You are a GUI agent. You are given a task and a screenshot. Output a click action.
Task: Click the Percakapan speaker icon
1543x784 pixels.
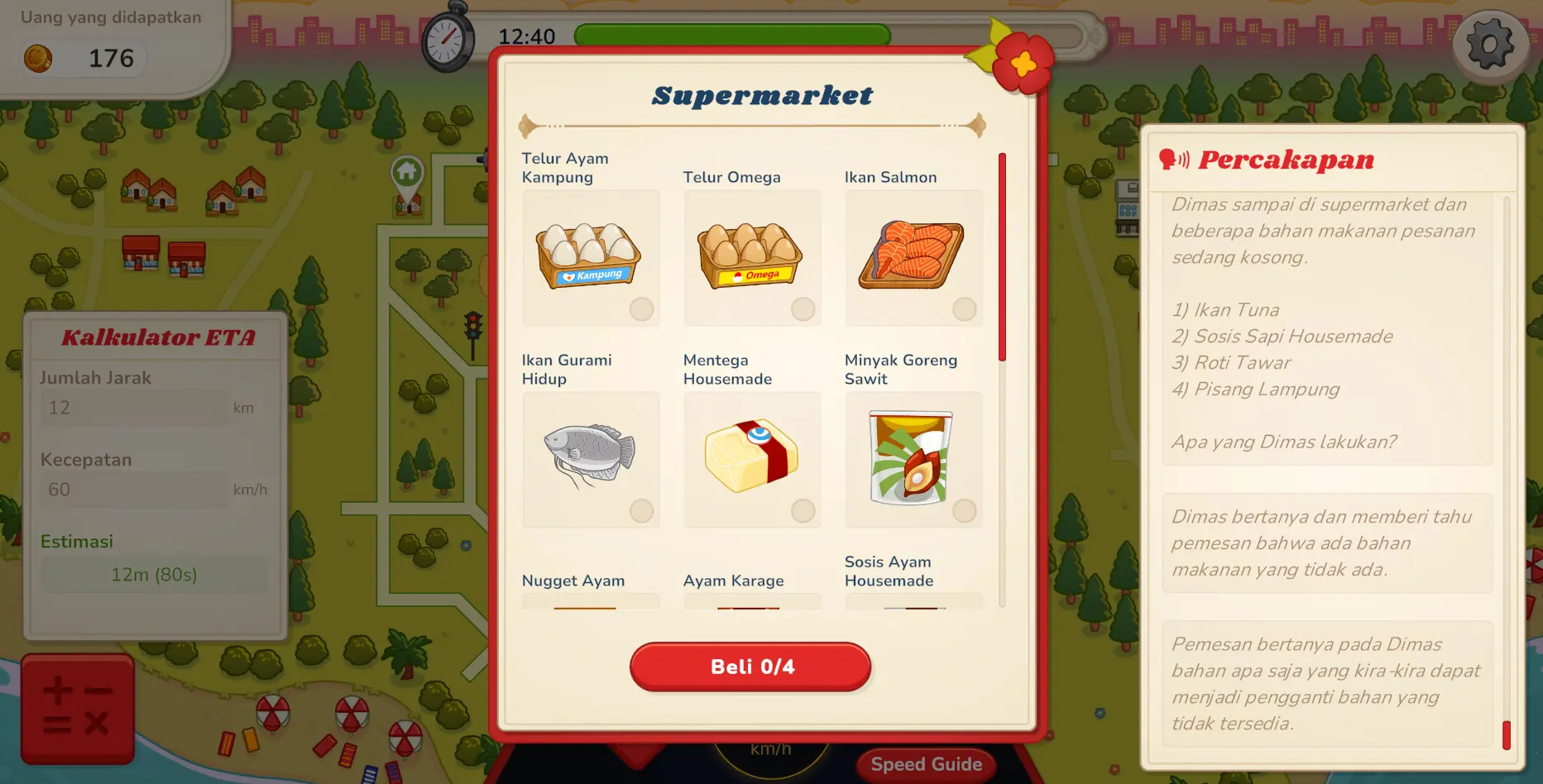point(1174,159)
